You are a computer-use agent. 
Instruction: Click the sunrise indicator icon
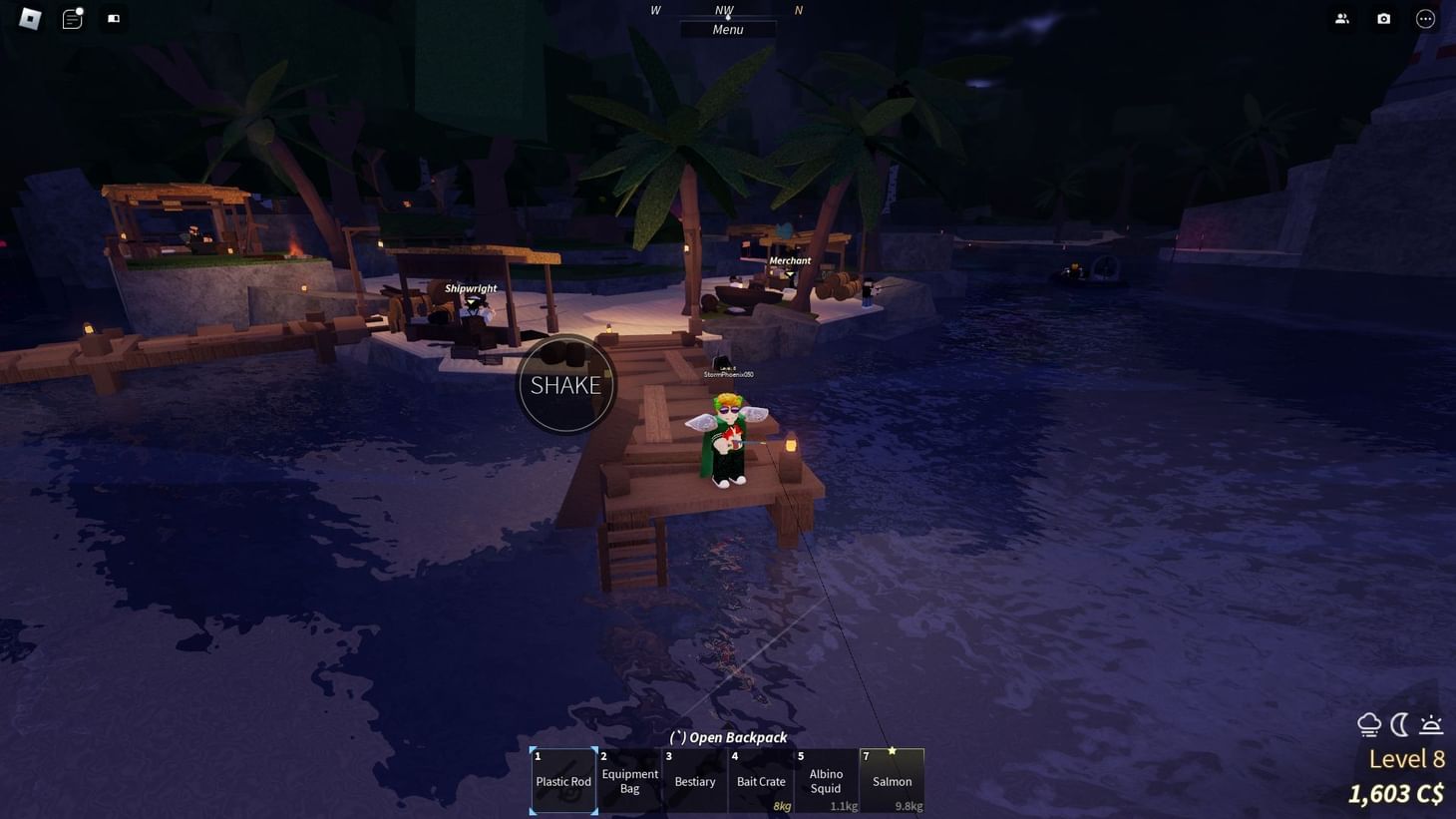click(1431, 724)
